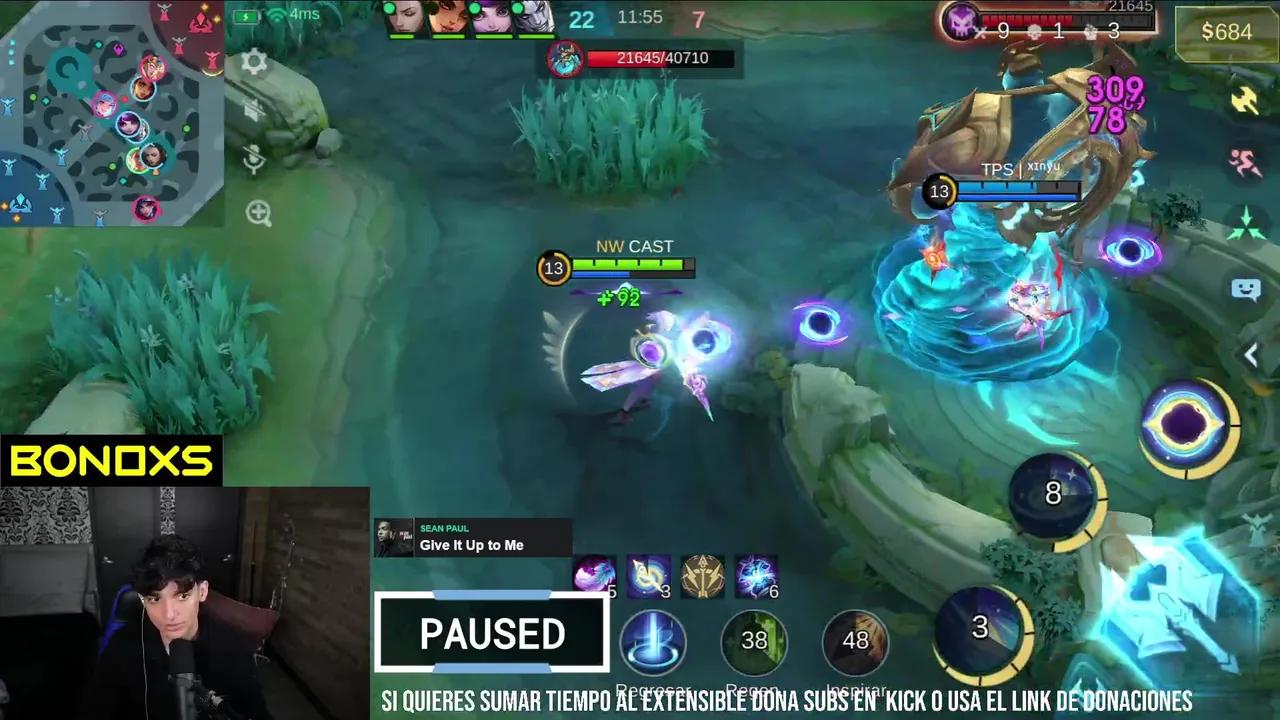This screenshot has height=720, width=1280.
Task: Activate the Inspirar battle spell
Action: pos(856,641)
